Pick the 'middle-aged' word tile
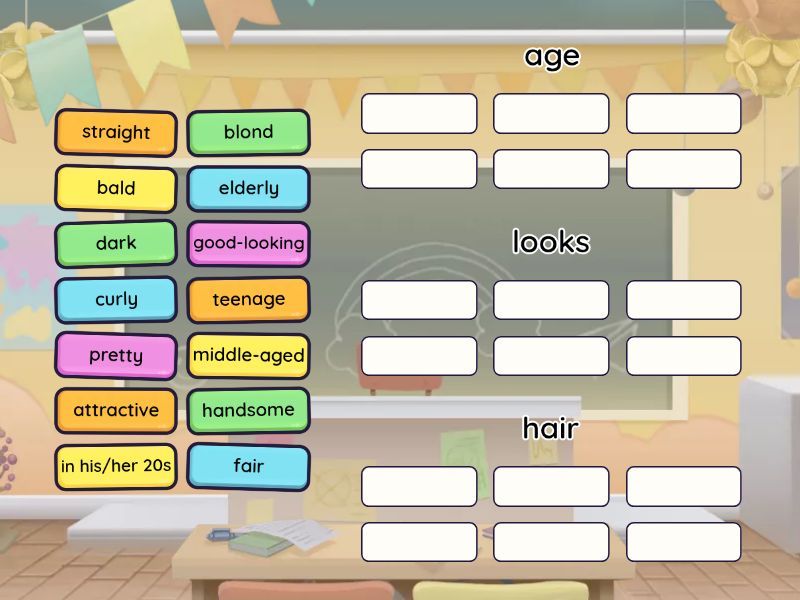The image size is (800, 600). click(x=248, y=355)
